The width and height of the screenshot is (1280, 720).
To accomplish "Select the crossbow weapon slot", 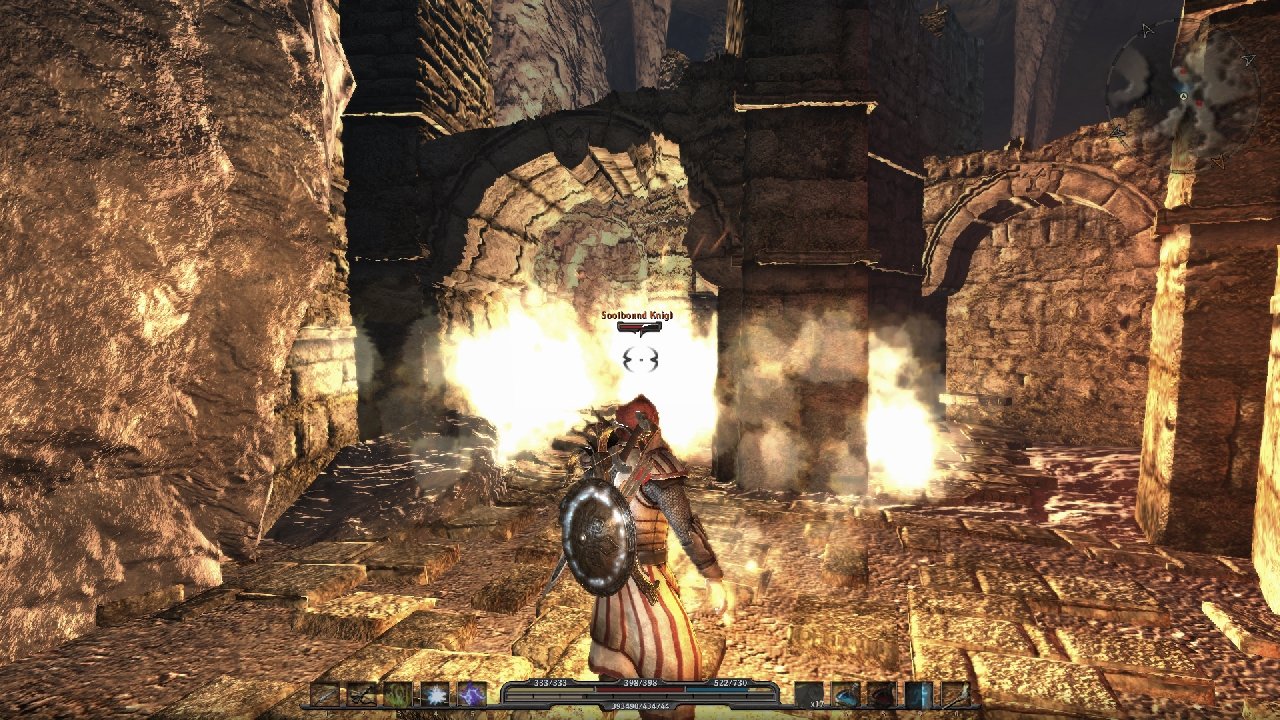I will (x=362, y=694).
